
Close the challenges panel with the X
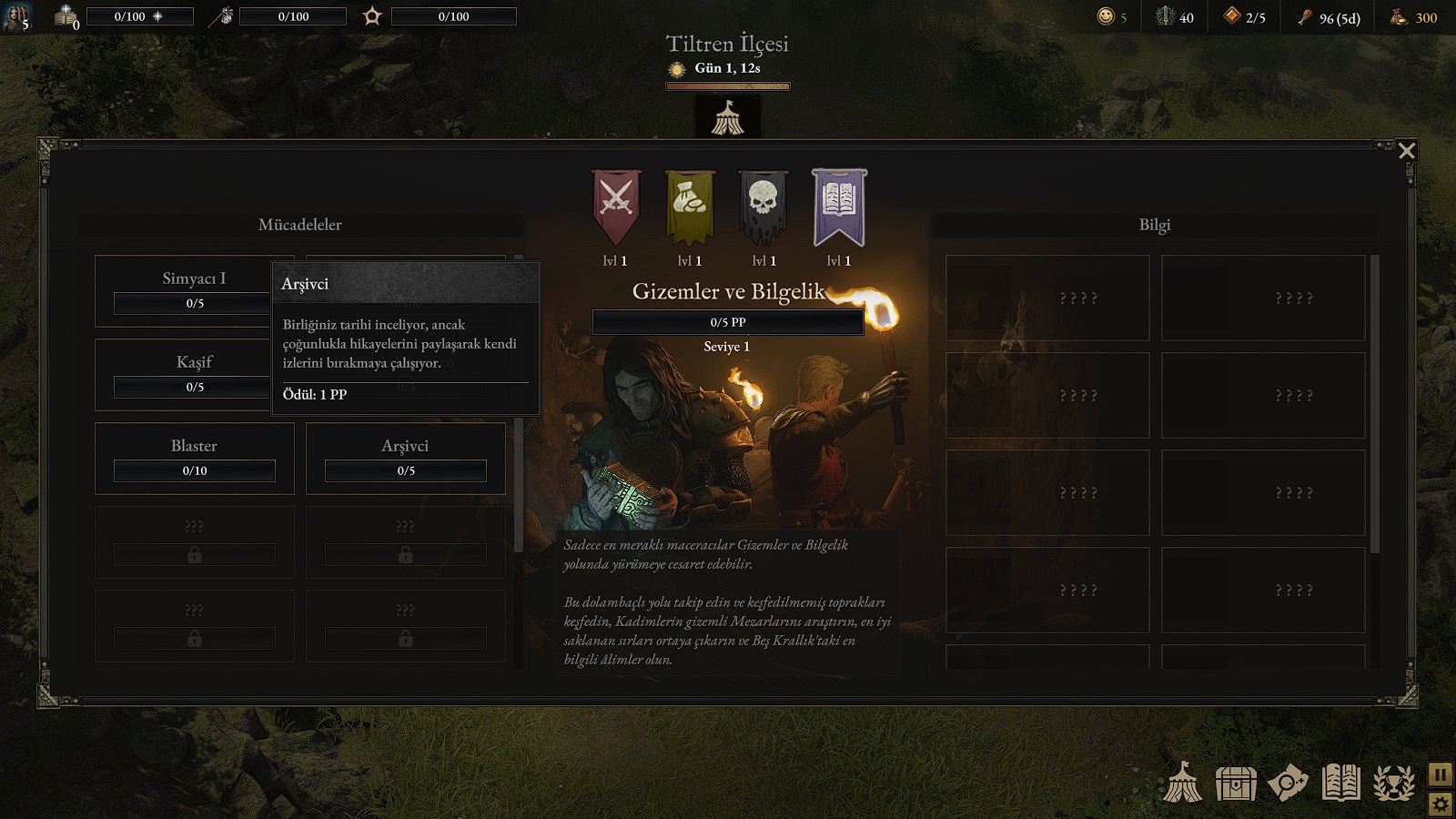pos(1406,150)
